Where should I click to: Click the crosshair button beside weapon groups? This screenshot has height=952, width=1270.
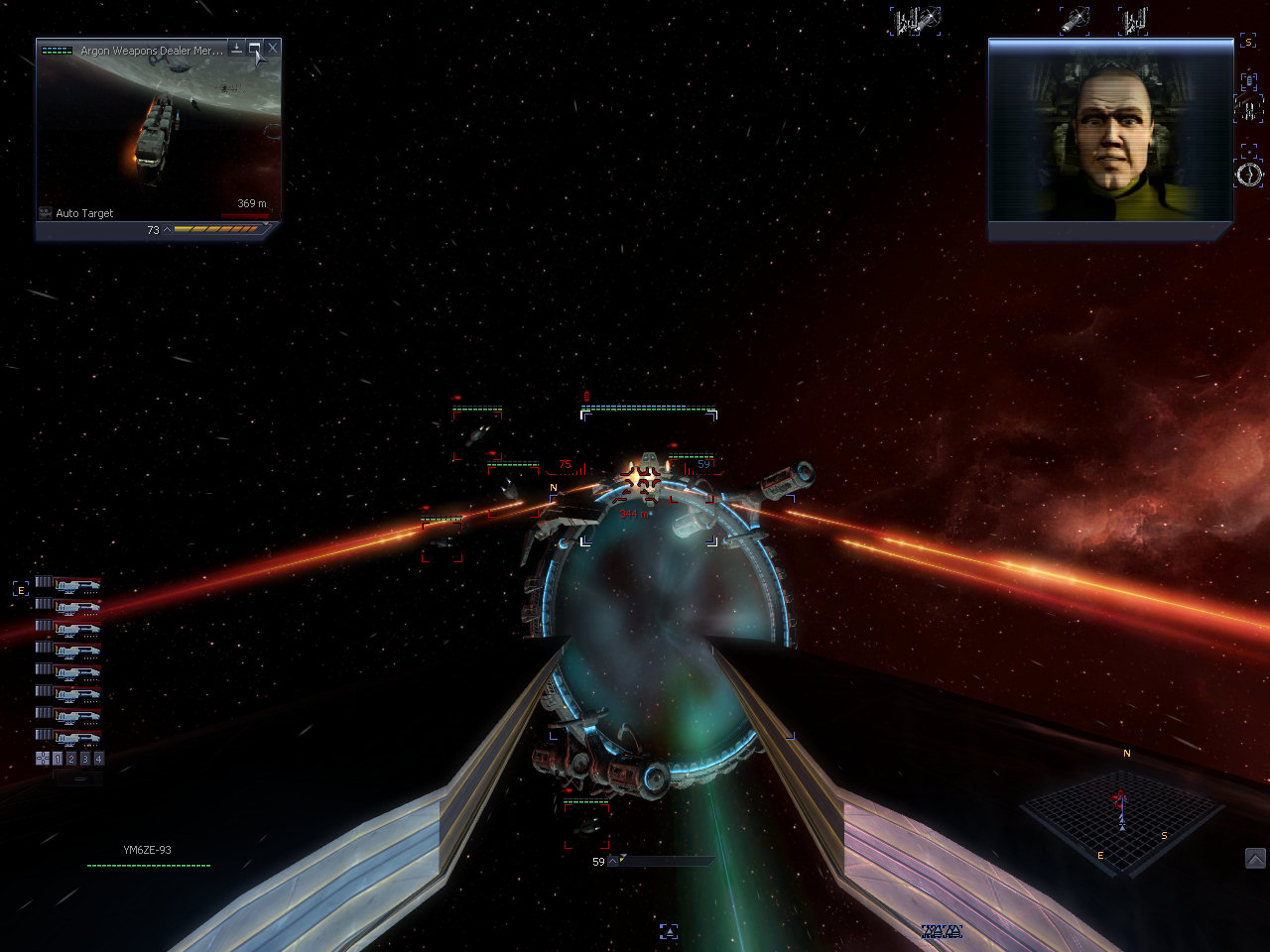point(43,759)
